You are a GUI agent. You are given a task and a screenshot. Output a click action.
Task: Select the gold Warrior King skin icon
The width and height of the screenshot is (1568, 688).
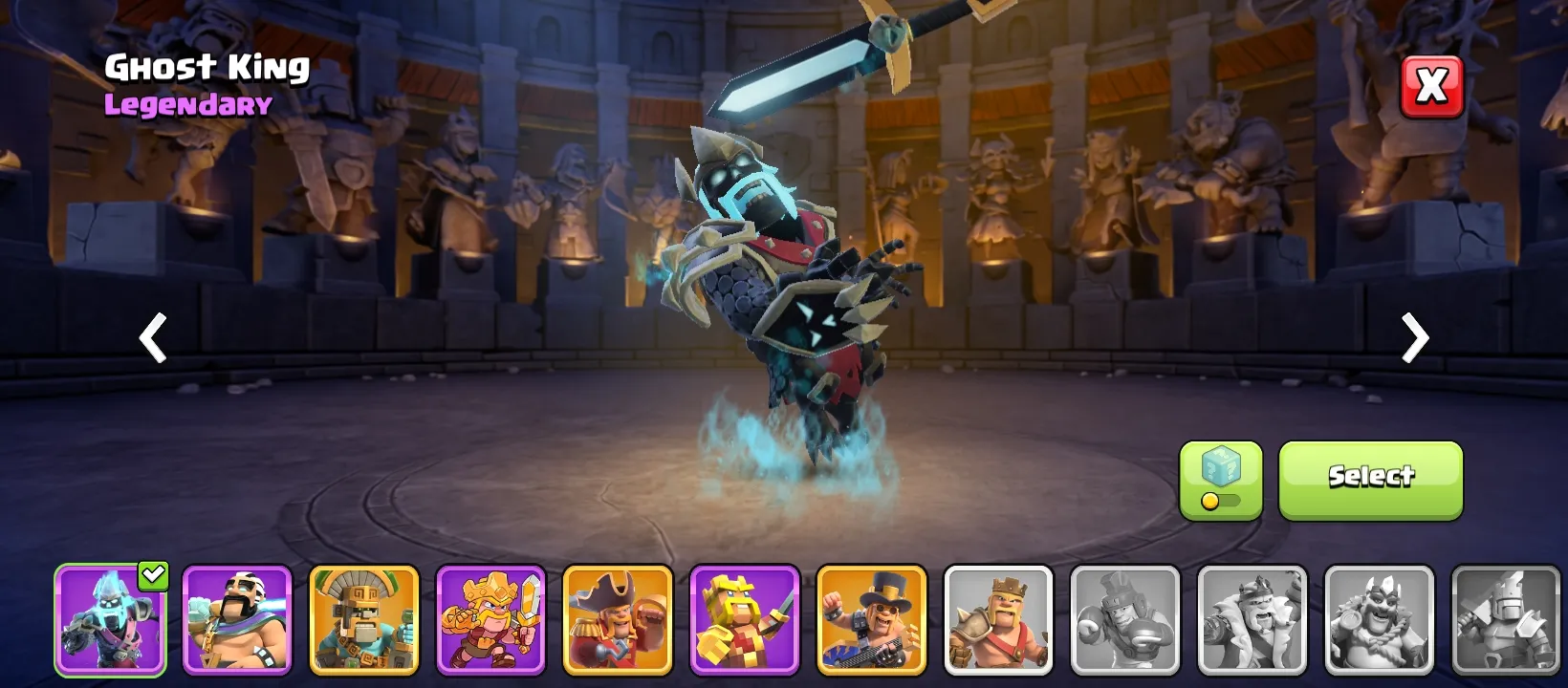[490, 619]
